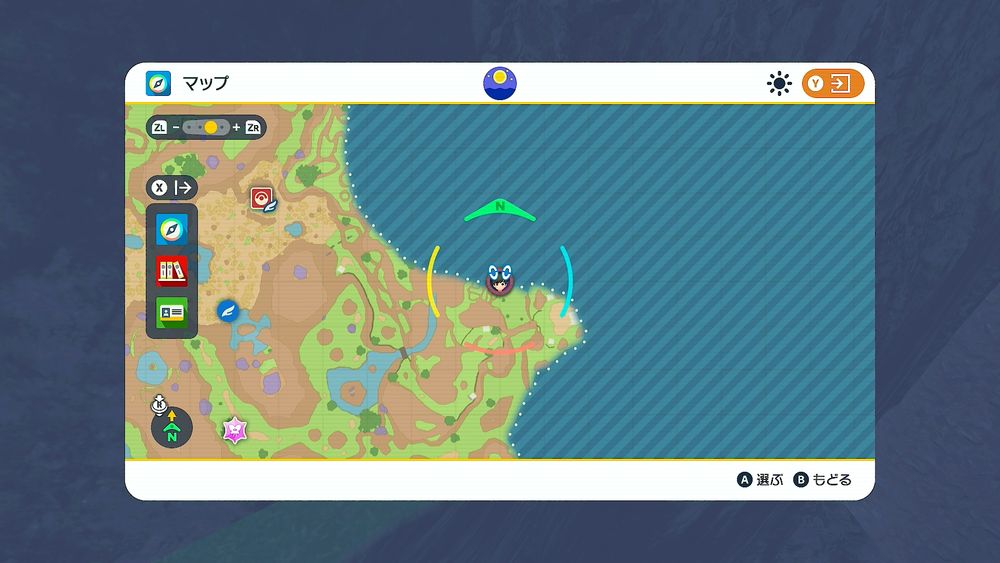Choose the blue feather fly point marker
The height and width of the screenshot is (563, 1000).
point(227,311)
